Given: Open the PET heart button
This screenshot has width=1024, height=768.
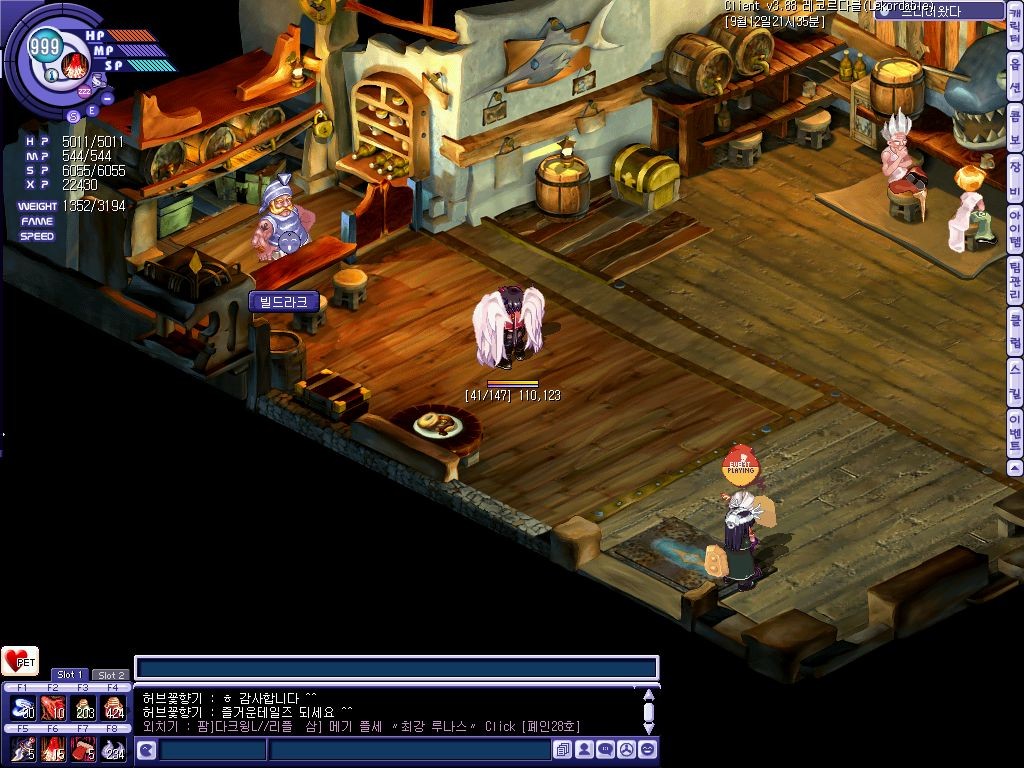Looking at the screenshot, I should click(x=20, y=661).
